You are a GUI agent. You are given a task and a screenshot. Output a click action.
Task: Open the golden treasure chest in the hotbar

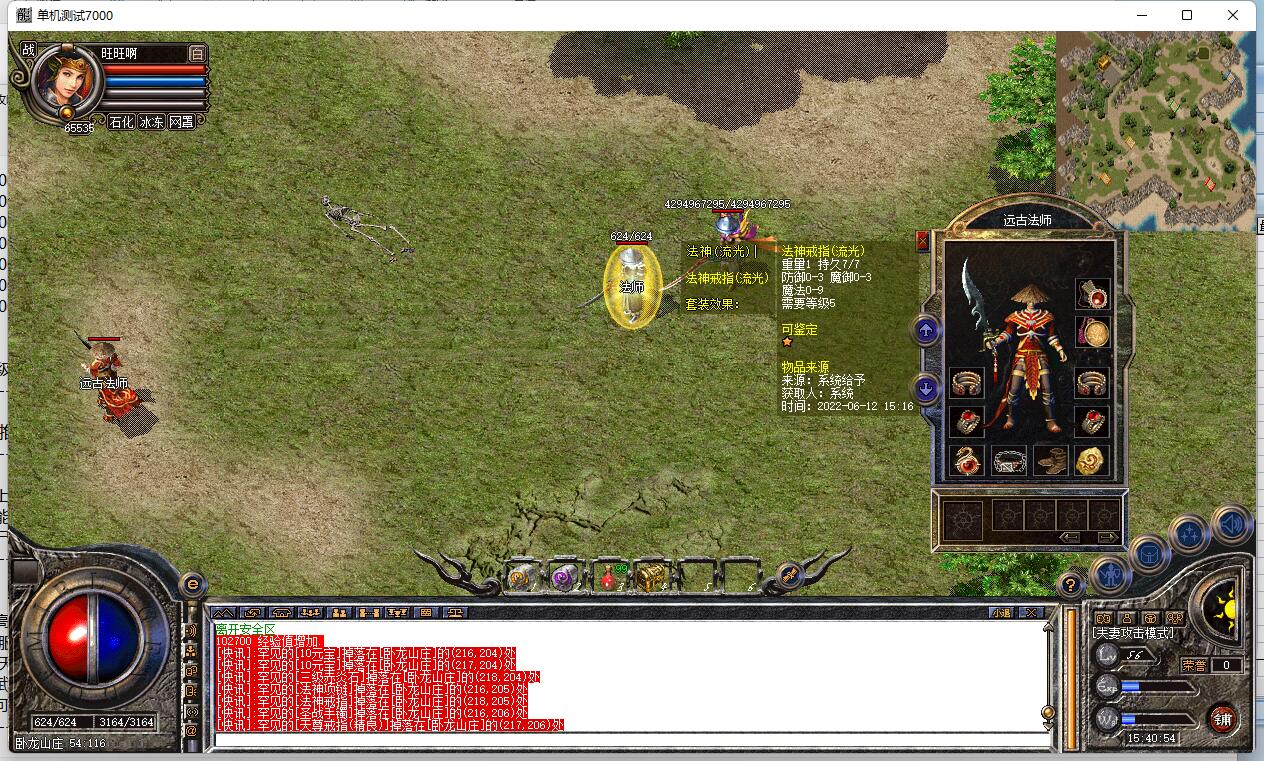(x=651, y=577)
